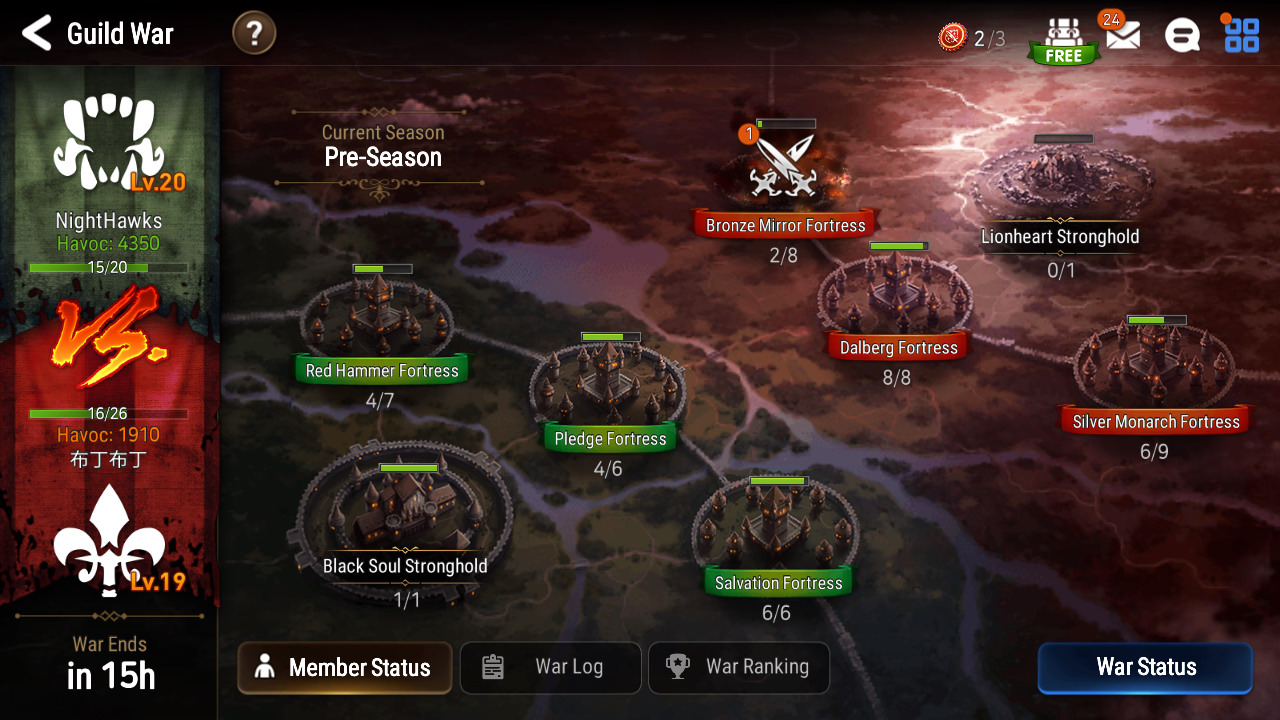The image size is (1280, 720).
Task: Select Lionheart Stronghold on the map
Action: tap(1060, 185)
